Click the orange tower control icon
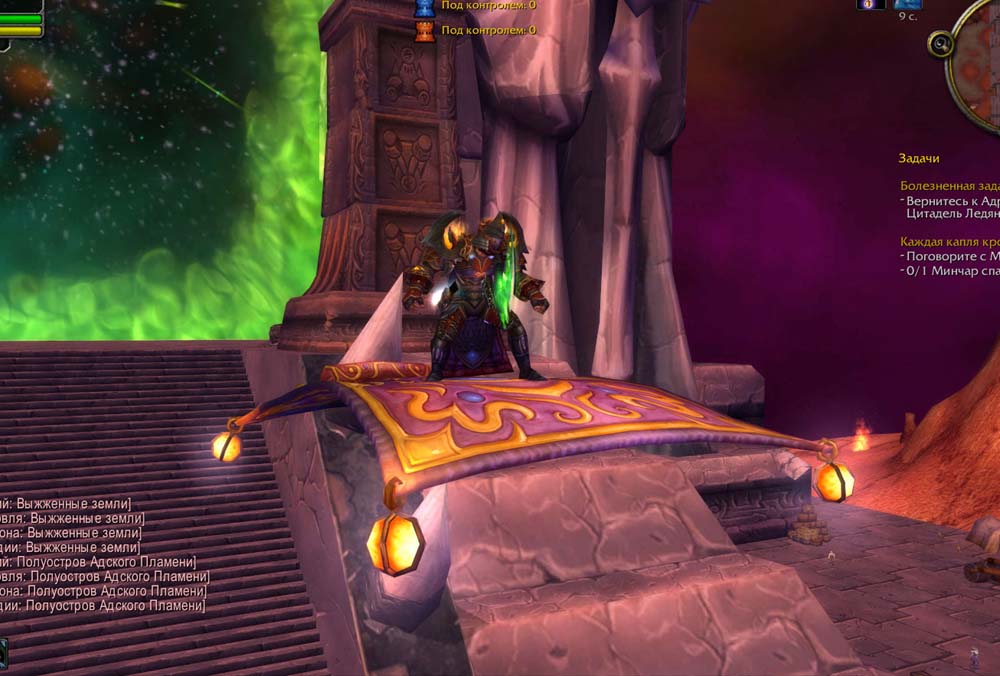This screenshot has height=676, width=1000. pyautogui.click(x=424, y=30)
